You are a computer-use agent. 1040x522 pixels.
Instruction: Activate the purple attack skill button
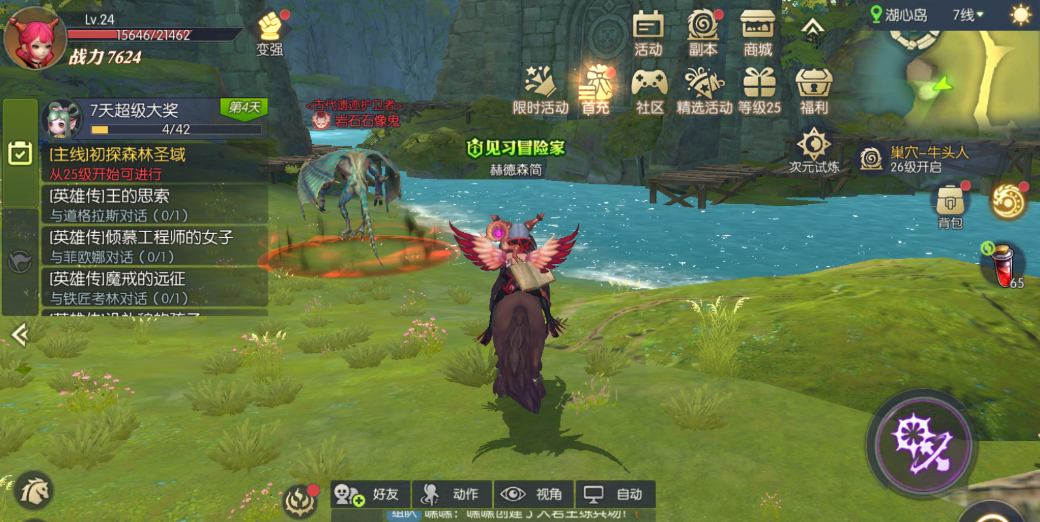click(x=921, y=444)
